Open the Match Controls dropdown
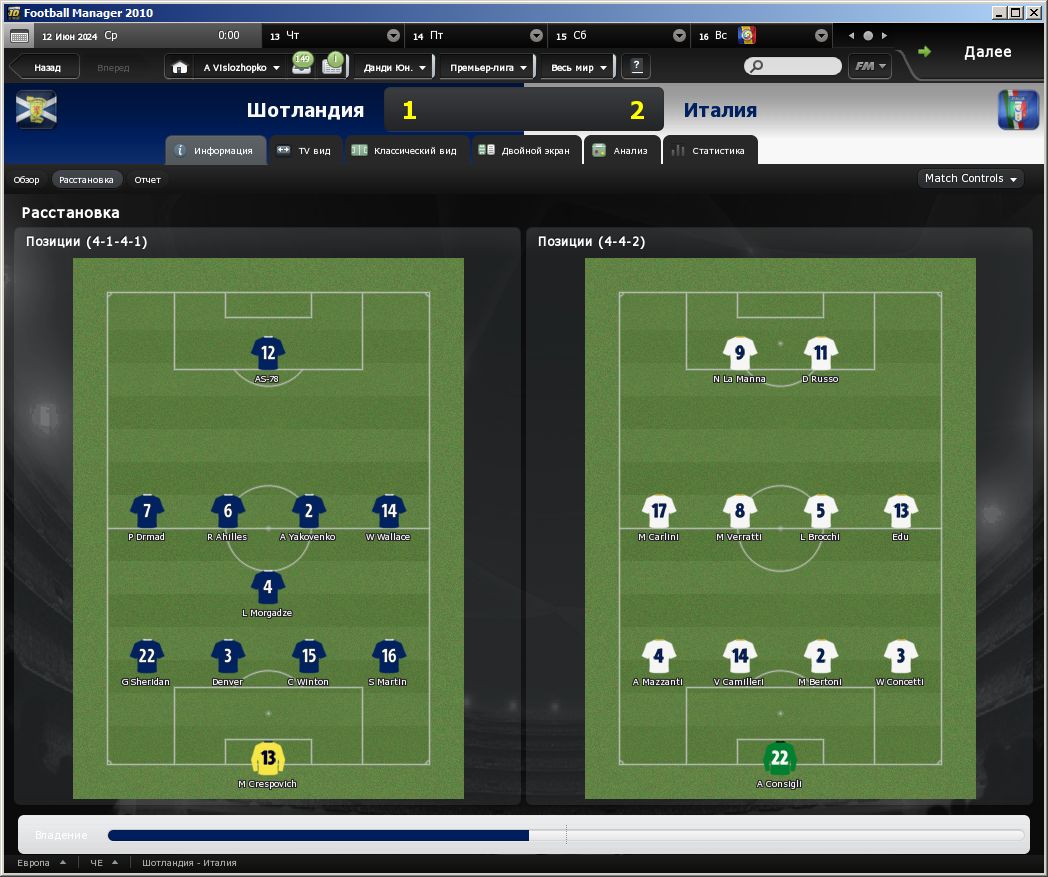This screenshot has width=1048, height=877. point(971,179)
